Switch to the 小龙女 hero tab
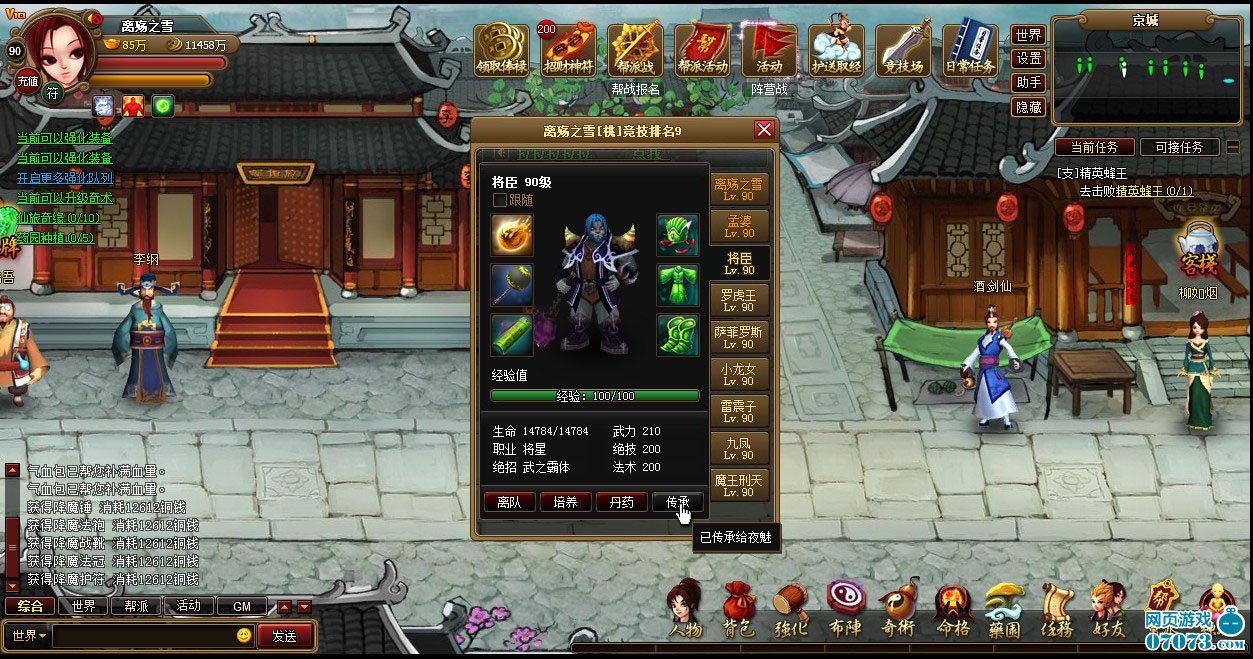The width and height of the screenshot is (1253, 659). coord(739,375)
